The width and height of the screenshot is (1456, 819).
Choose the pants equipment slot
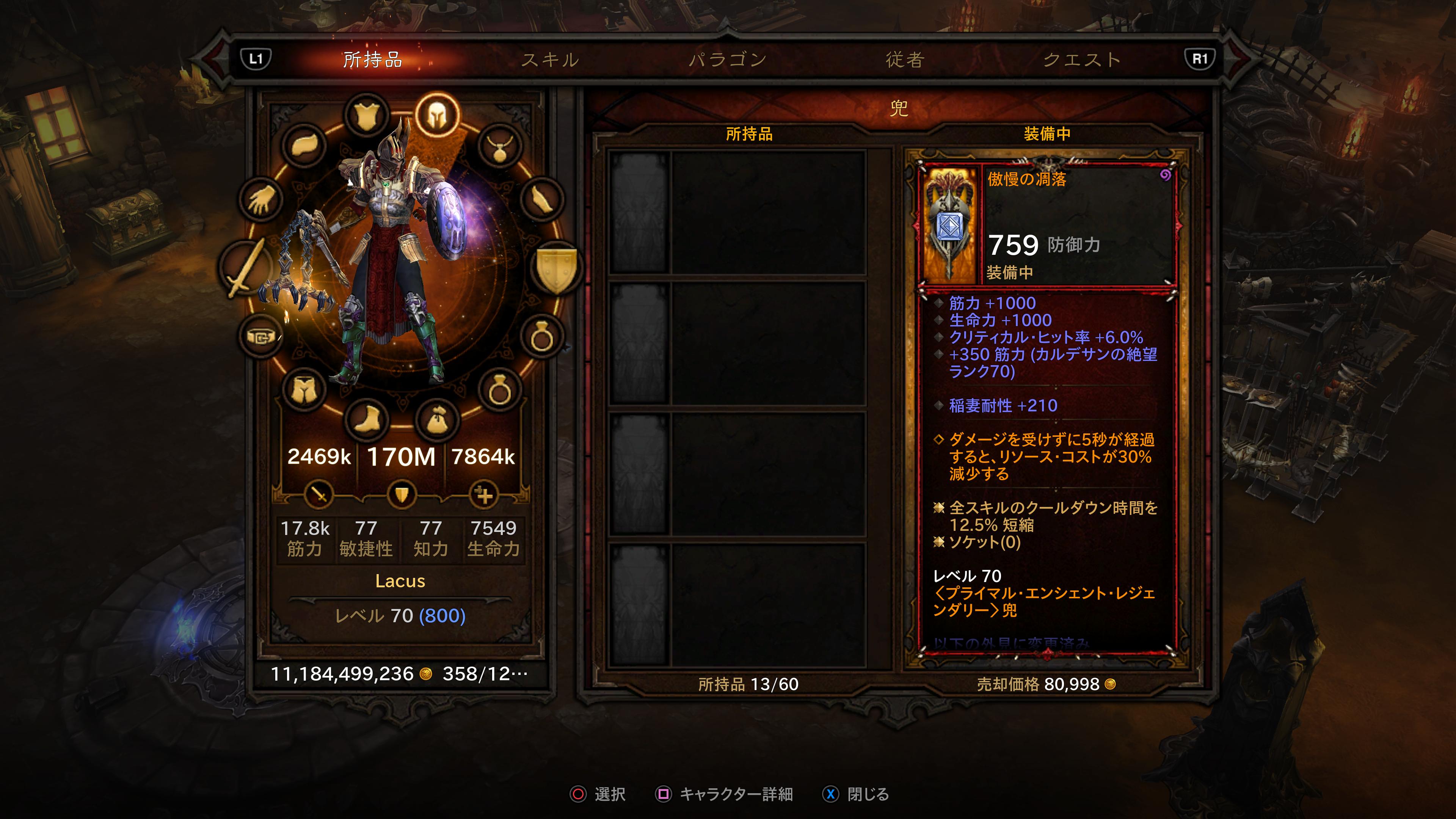point(304,389)
